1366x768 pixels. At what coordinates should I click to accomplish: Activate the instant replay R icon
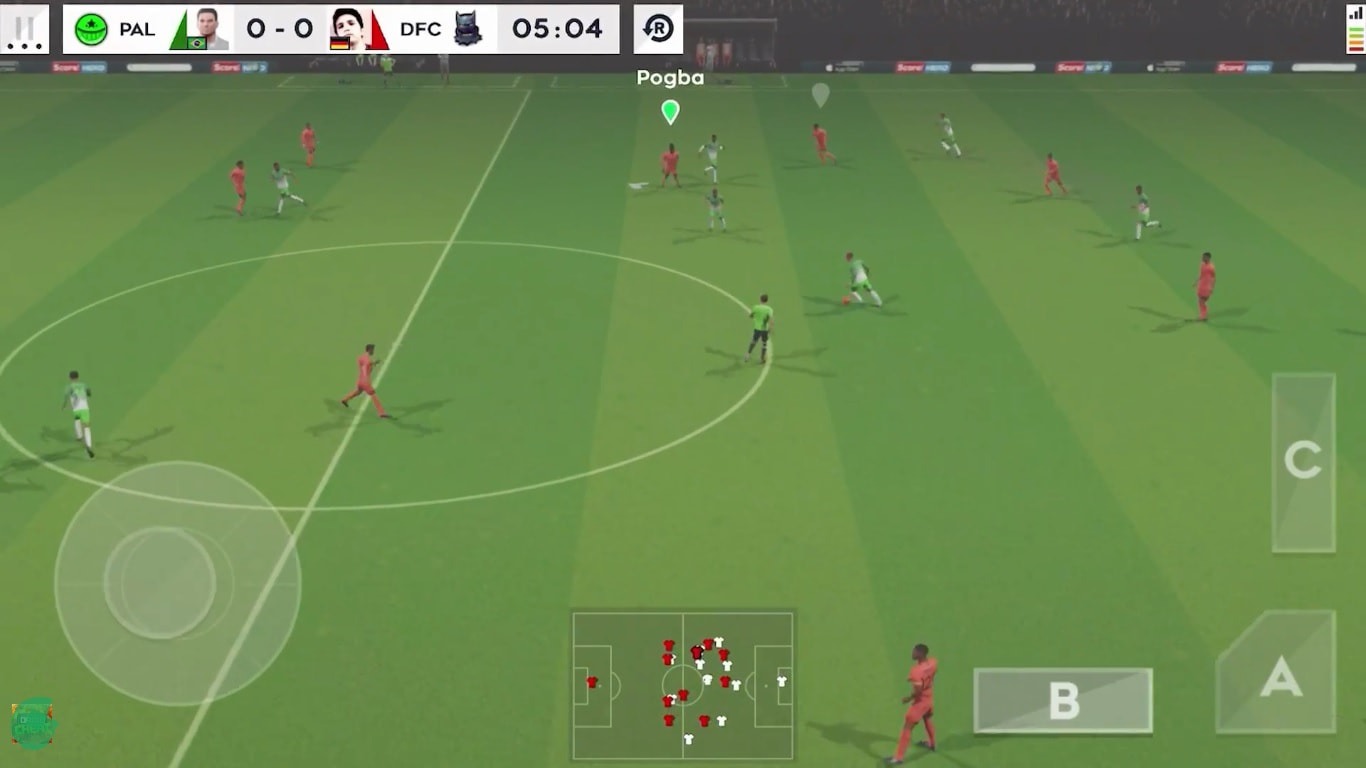pos(657,28)
